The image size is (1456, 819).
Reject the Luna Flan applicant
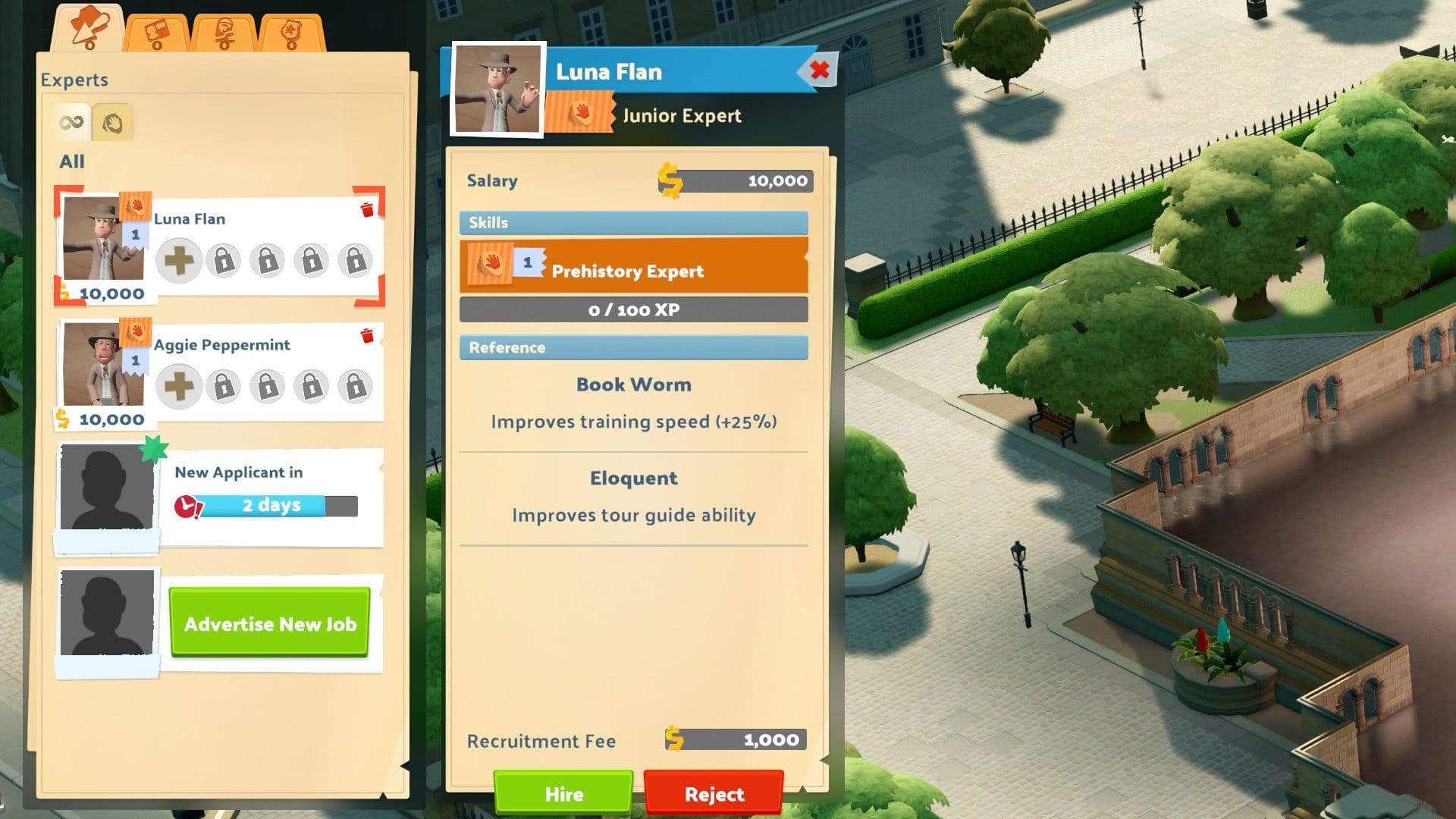714,793
